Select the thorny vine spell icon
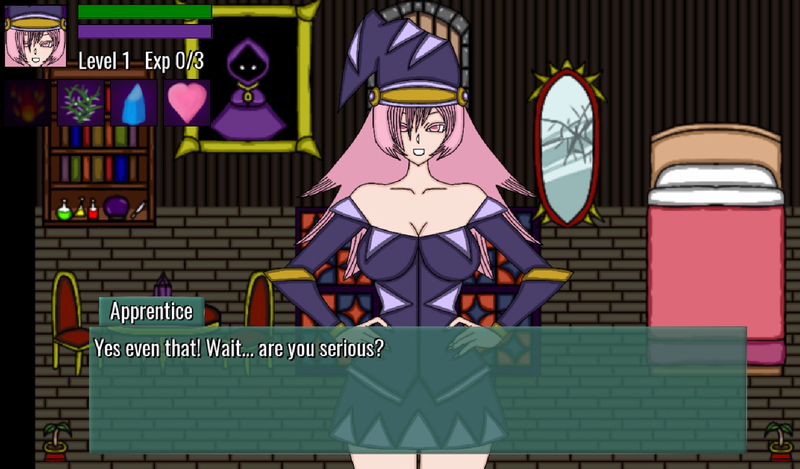 80,103
